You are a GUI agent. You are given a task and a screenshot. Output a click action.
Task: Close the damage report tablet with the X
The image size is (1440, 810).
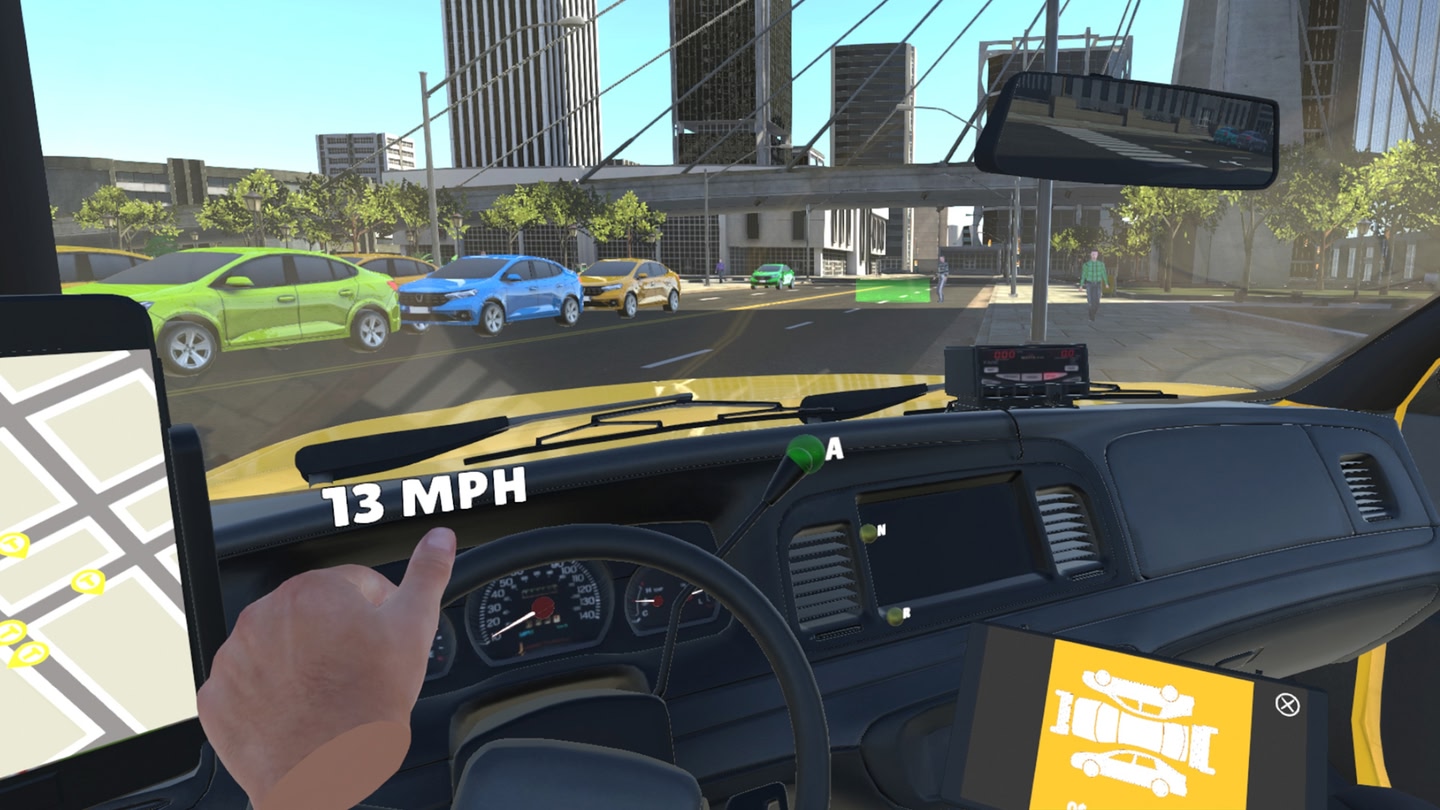point(1287,704)
